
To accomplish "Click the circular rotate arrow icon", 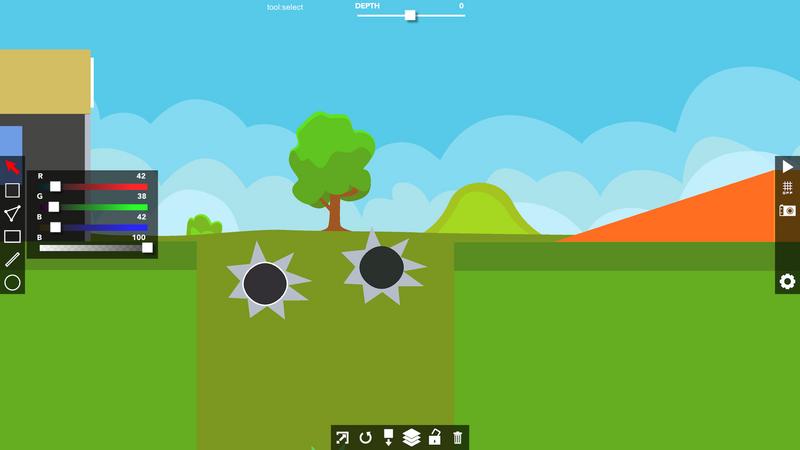I will pos(366,437).
